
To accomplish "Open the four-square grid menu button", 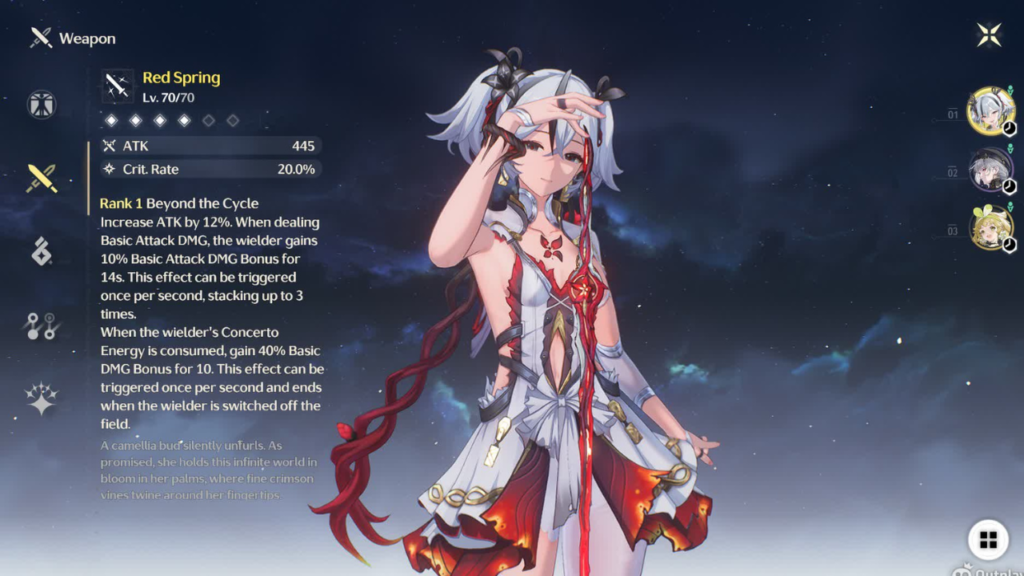I will 988,540.
